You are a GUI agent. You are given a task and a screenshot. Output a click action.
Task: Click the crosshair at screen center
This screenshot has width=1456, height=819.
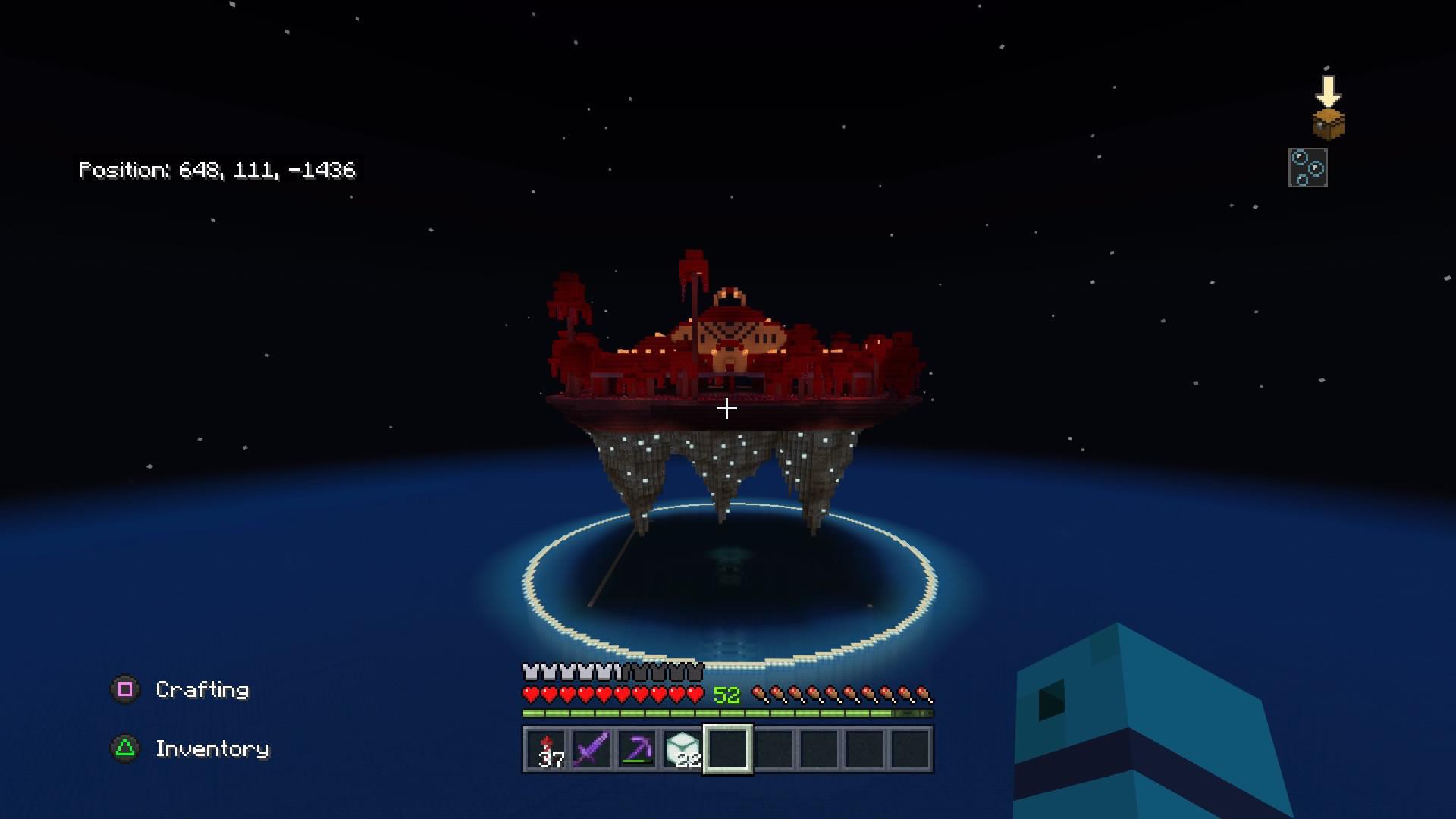(x=727, y=409)
